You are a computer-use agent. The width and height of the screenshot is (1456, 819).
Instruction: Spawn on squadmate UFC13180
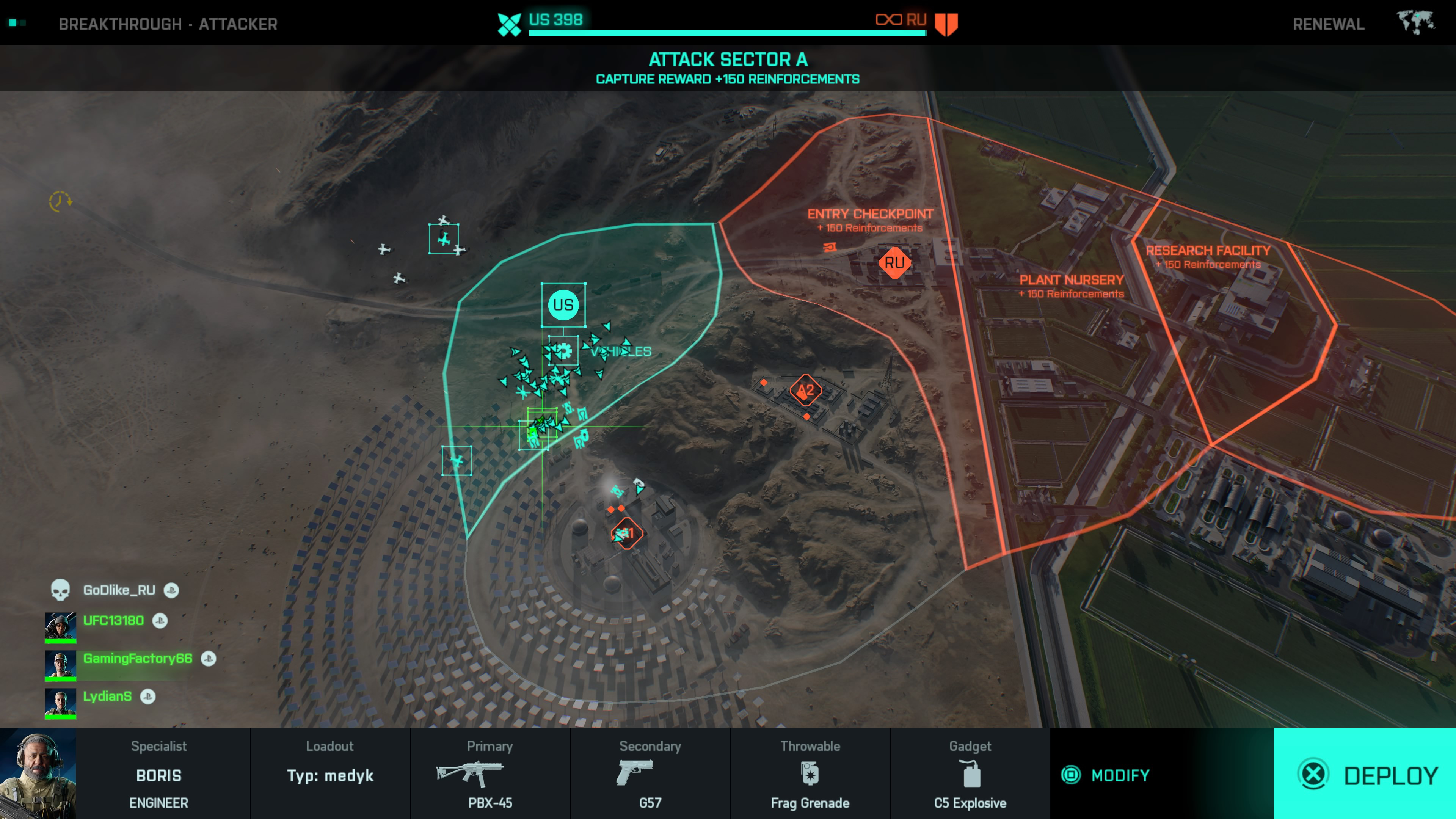113,621
